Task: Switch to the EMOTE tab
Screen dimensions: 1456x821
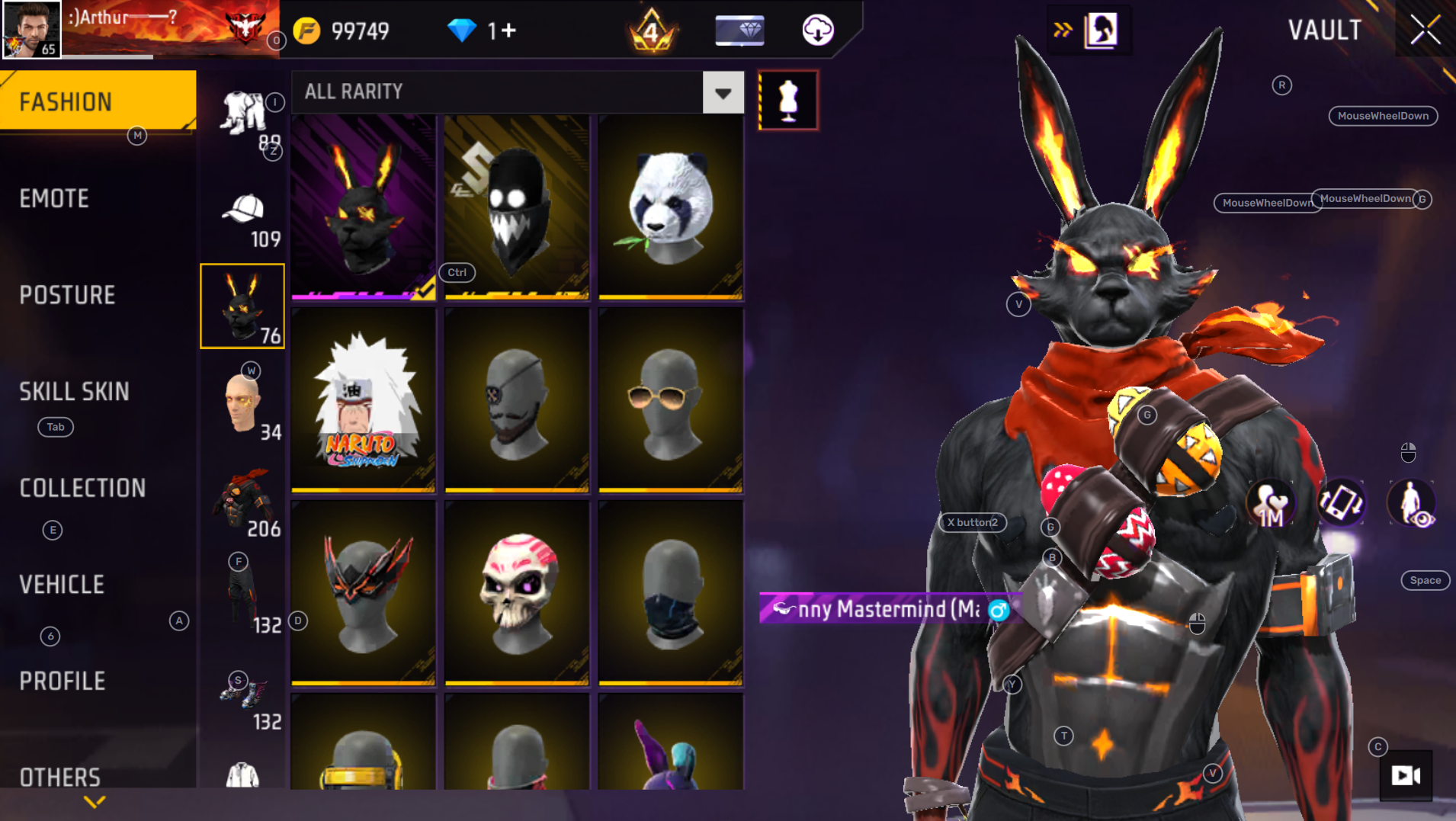Action: pyautogui.click(x=53, y=197)
